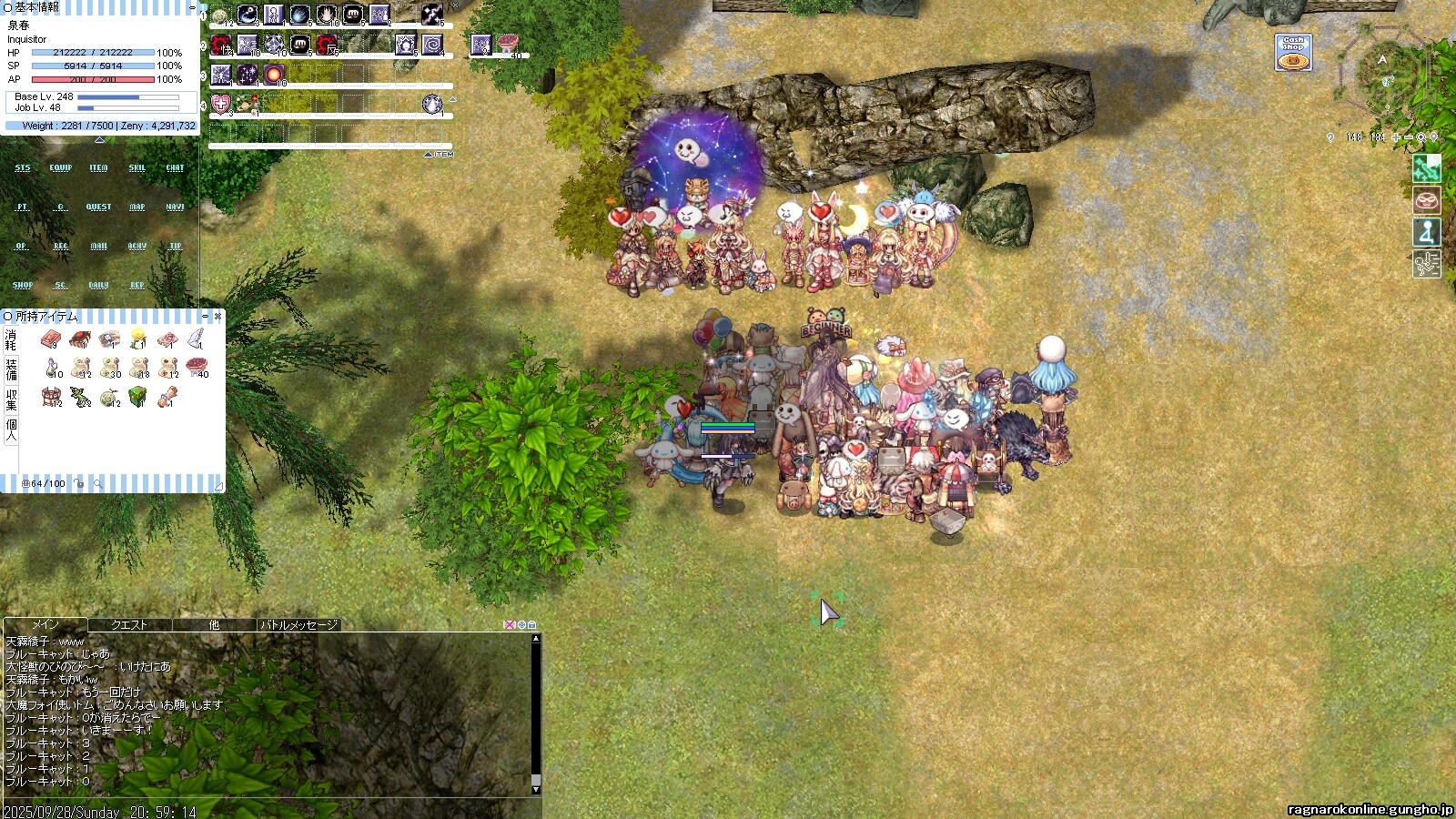Open the Cash Shop
The height and width of the screenshot is (819, 1456).
1293,53
